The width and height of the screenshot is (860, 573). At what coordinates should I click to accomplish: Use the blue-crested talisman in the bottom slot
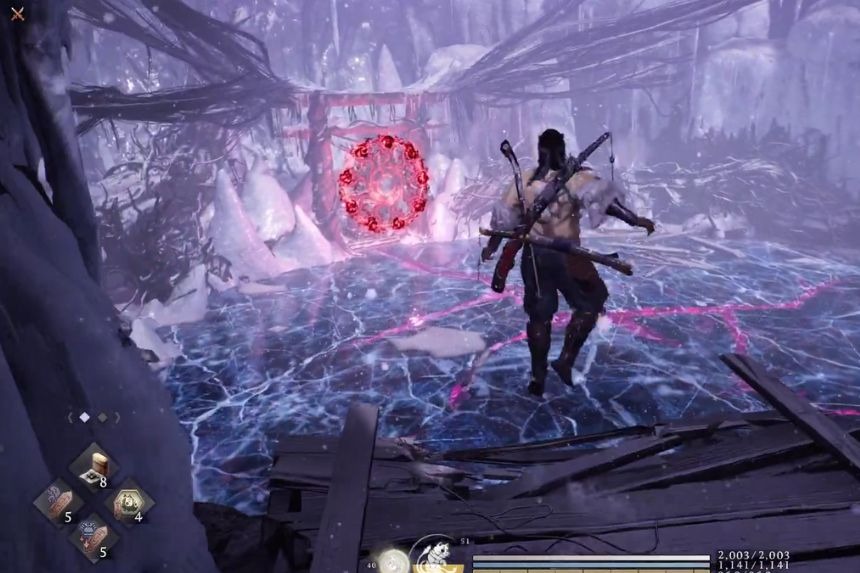click(94, 536)
